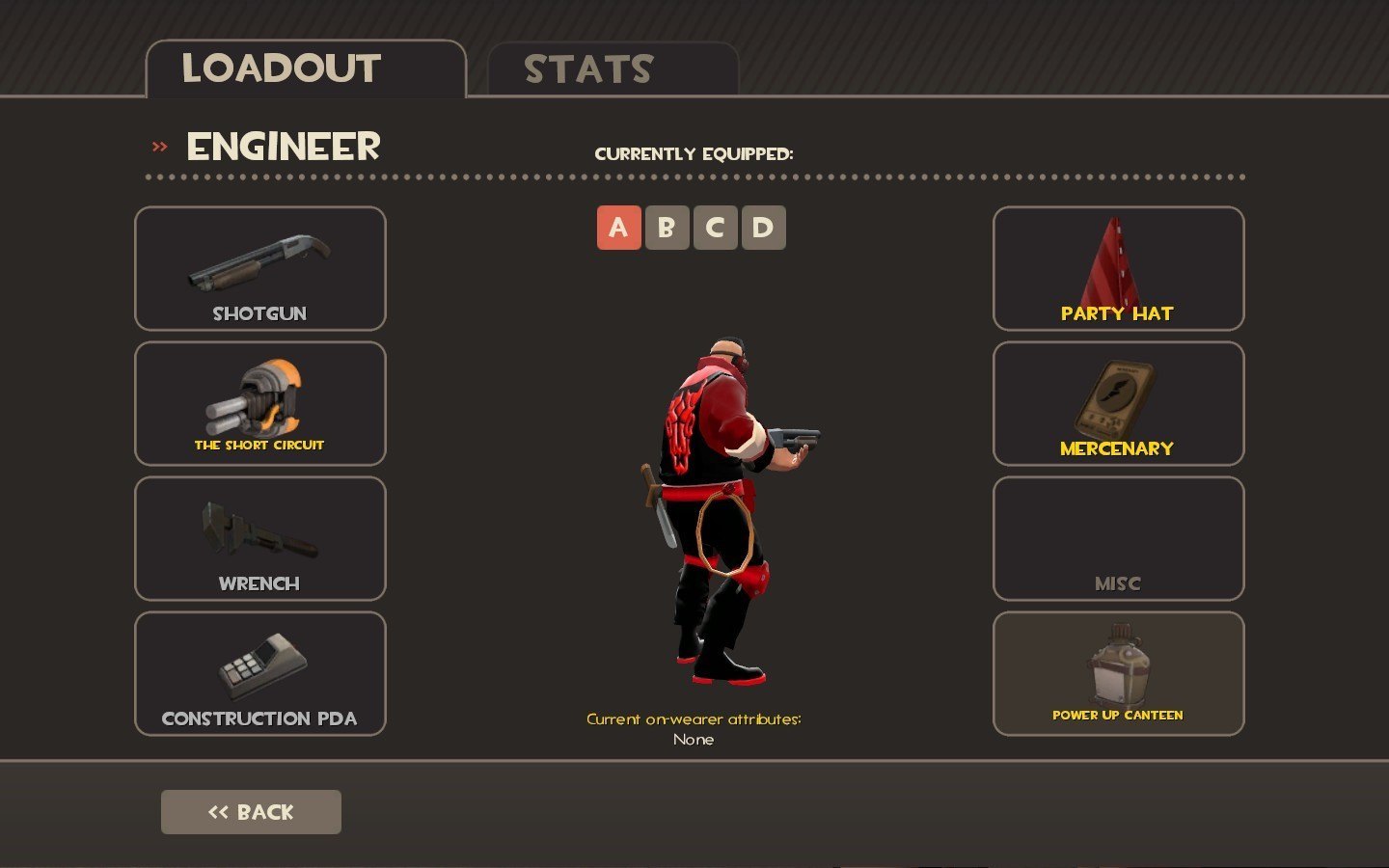The width and height of the screenshot is (1389, 868).
Task: Select the Shotgun primary weapon slot
Action: click(260, 269)
